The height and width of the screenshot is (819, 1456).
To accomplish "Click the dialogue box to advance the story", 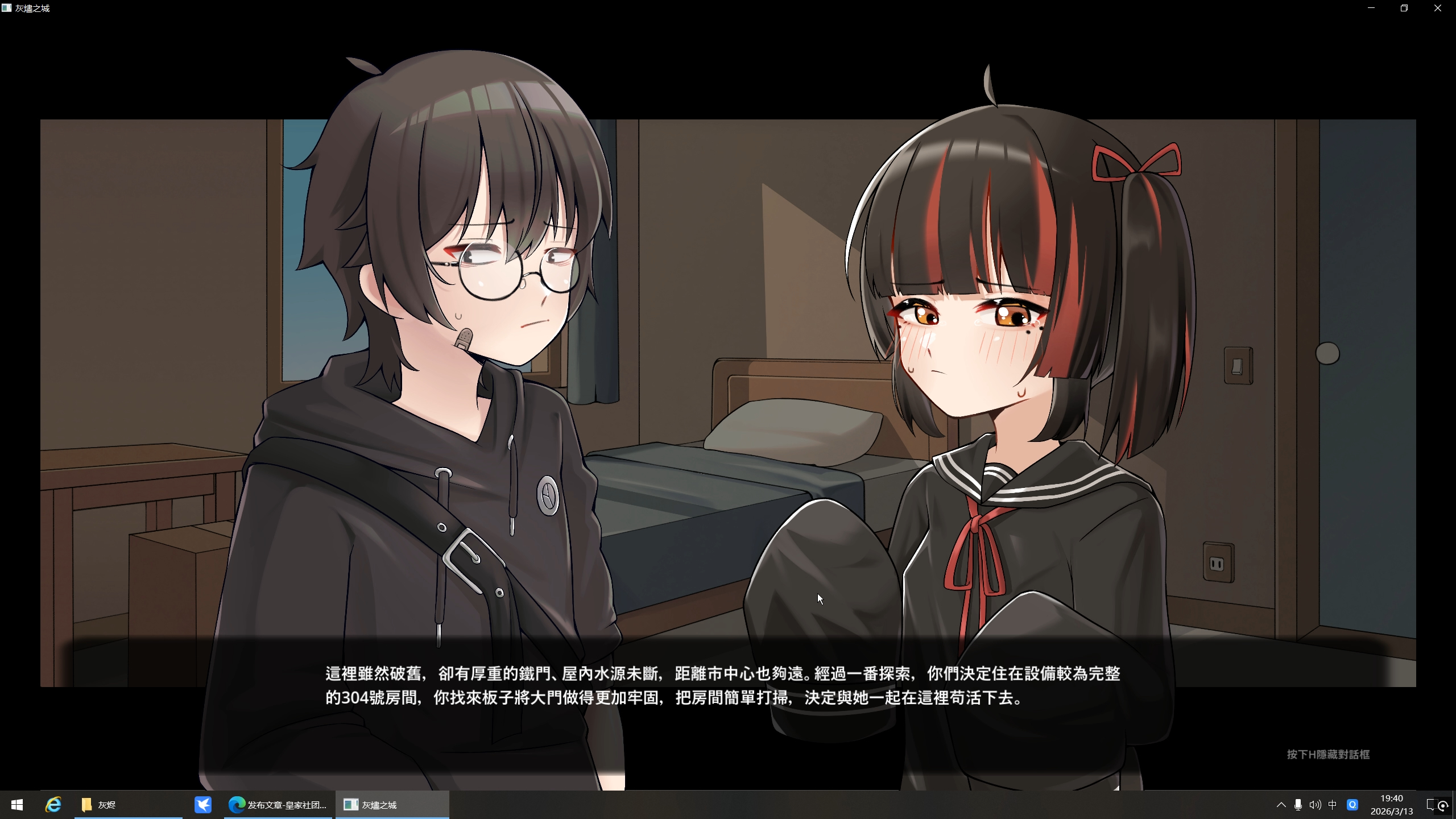I will click(728, 688).
